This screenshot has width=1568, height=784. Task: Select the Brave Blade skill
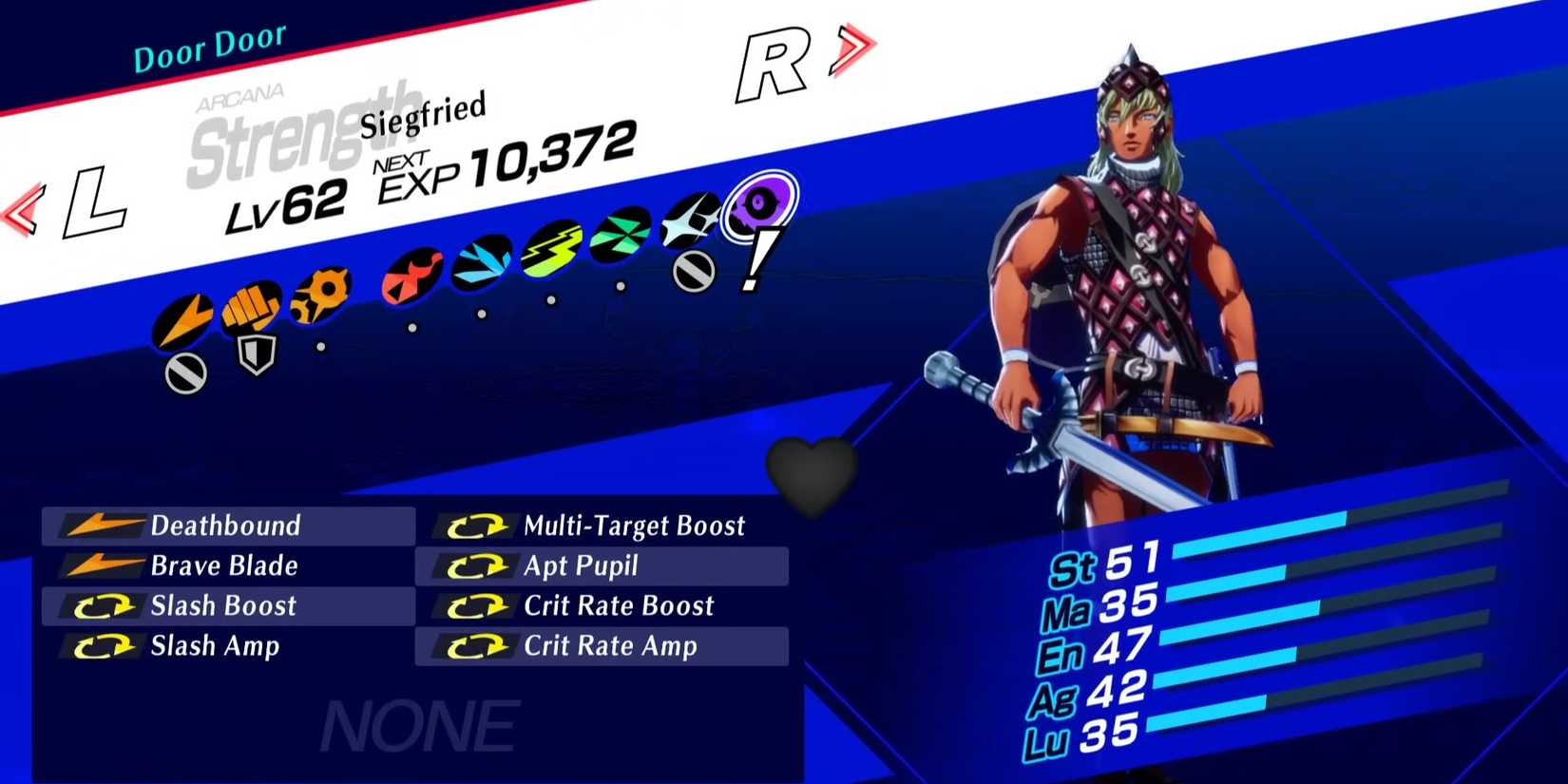(x=225, y=566)
